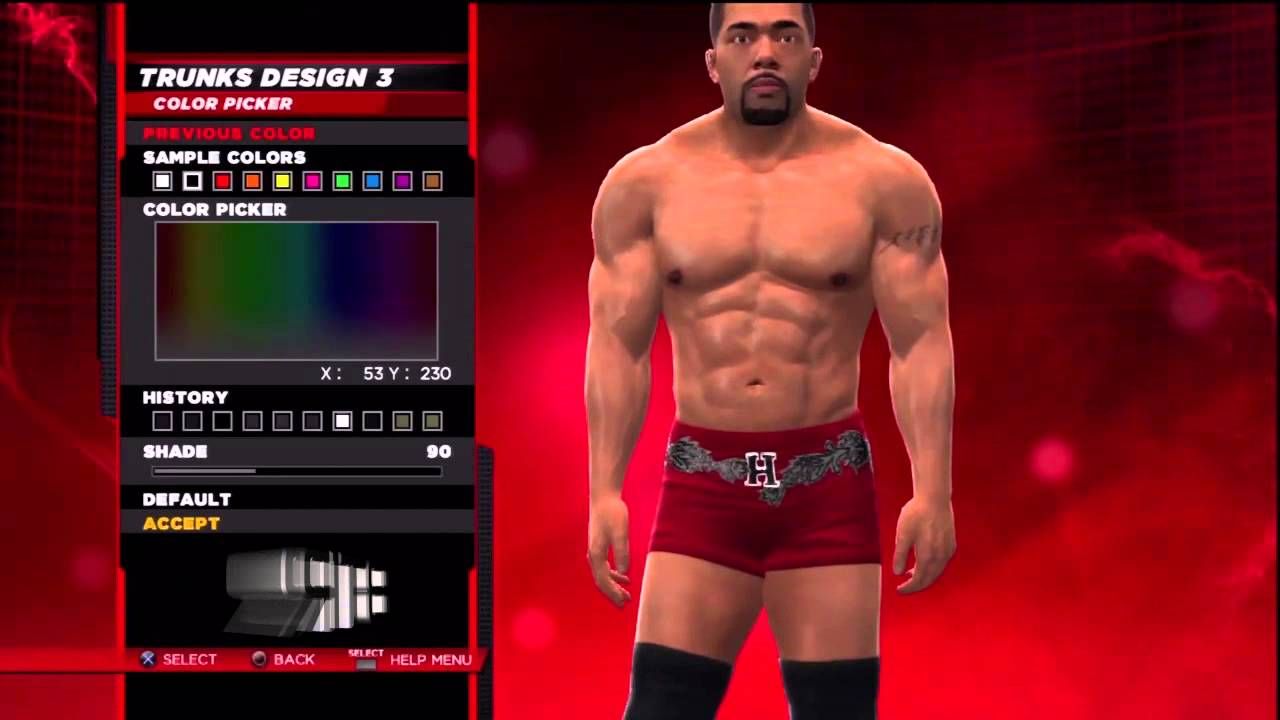Select the pink sample color
The image size is (1280, 720).
click(x=312, y=181)
